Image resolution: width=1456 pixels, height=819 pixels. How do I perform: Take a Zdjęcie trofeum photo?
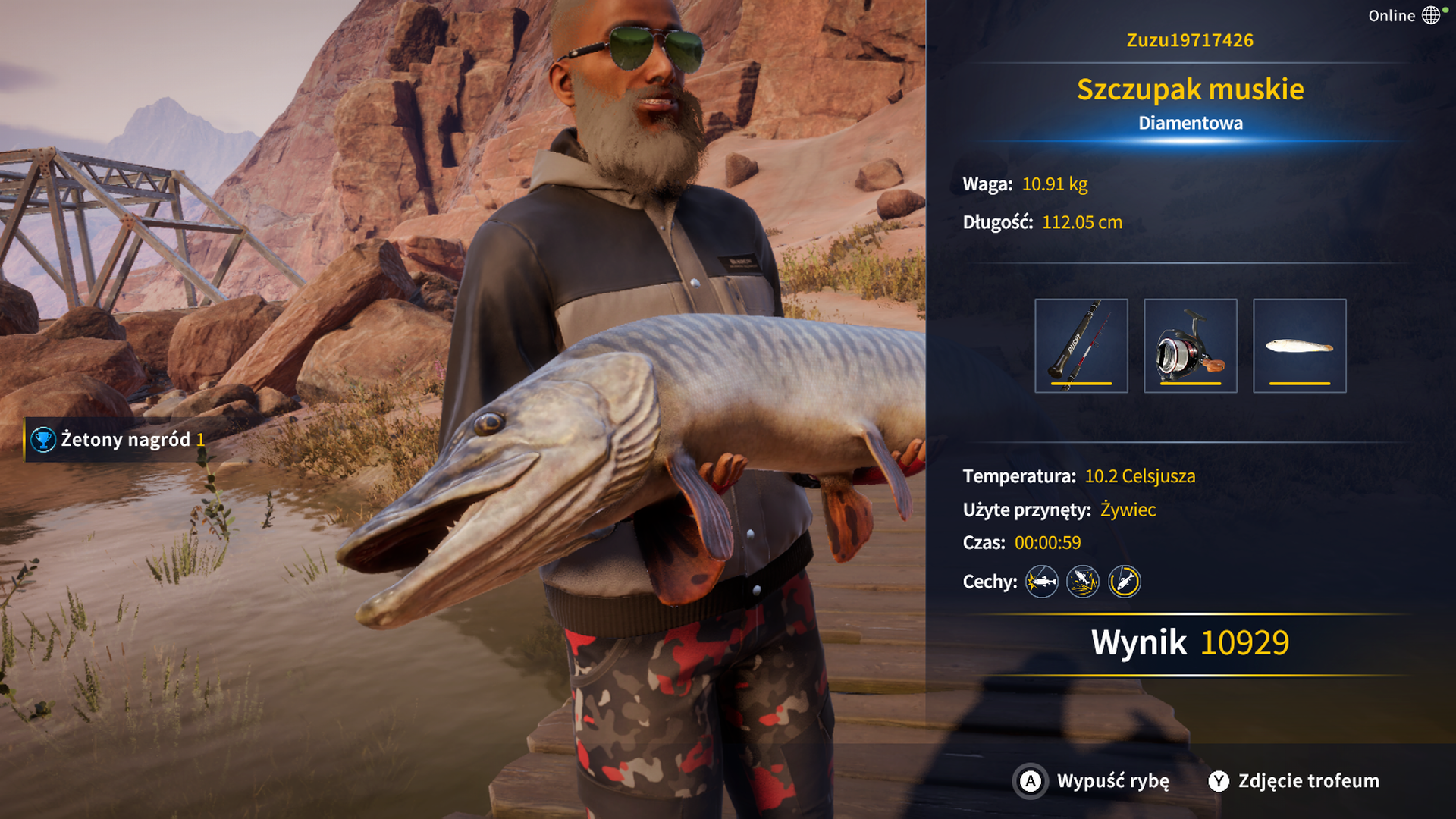[1294, 781]
